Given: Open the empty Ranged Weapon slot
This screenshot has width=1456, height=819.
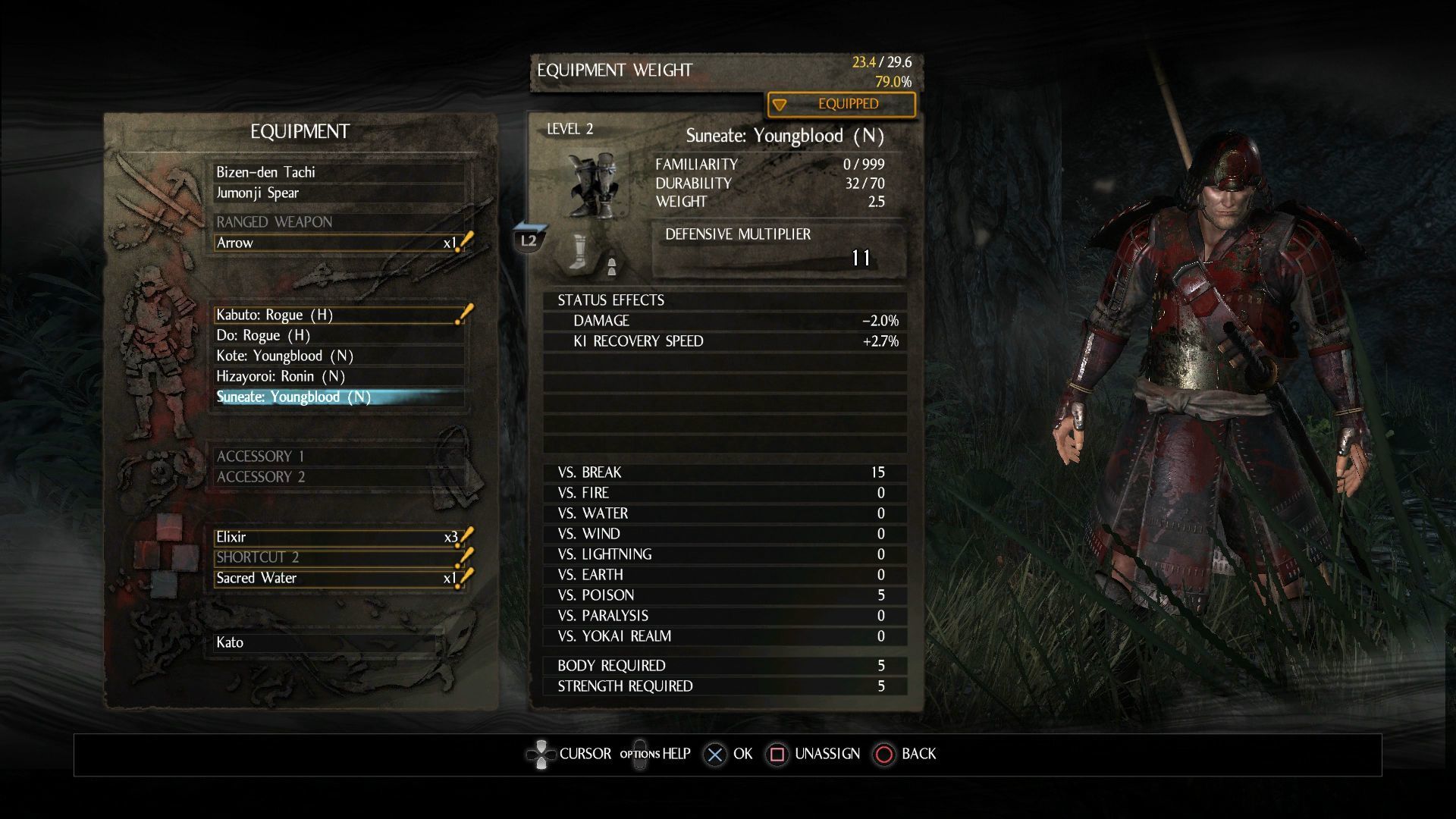Looking at the screenshot, I should pyautogui.click(x=339, y=222).
